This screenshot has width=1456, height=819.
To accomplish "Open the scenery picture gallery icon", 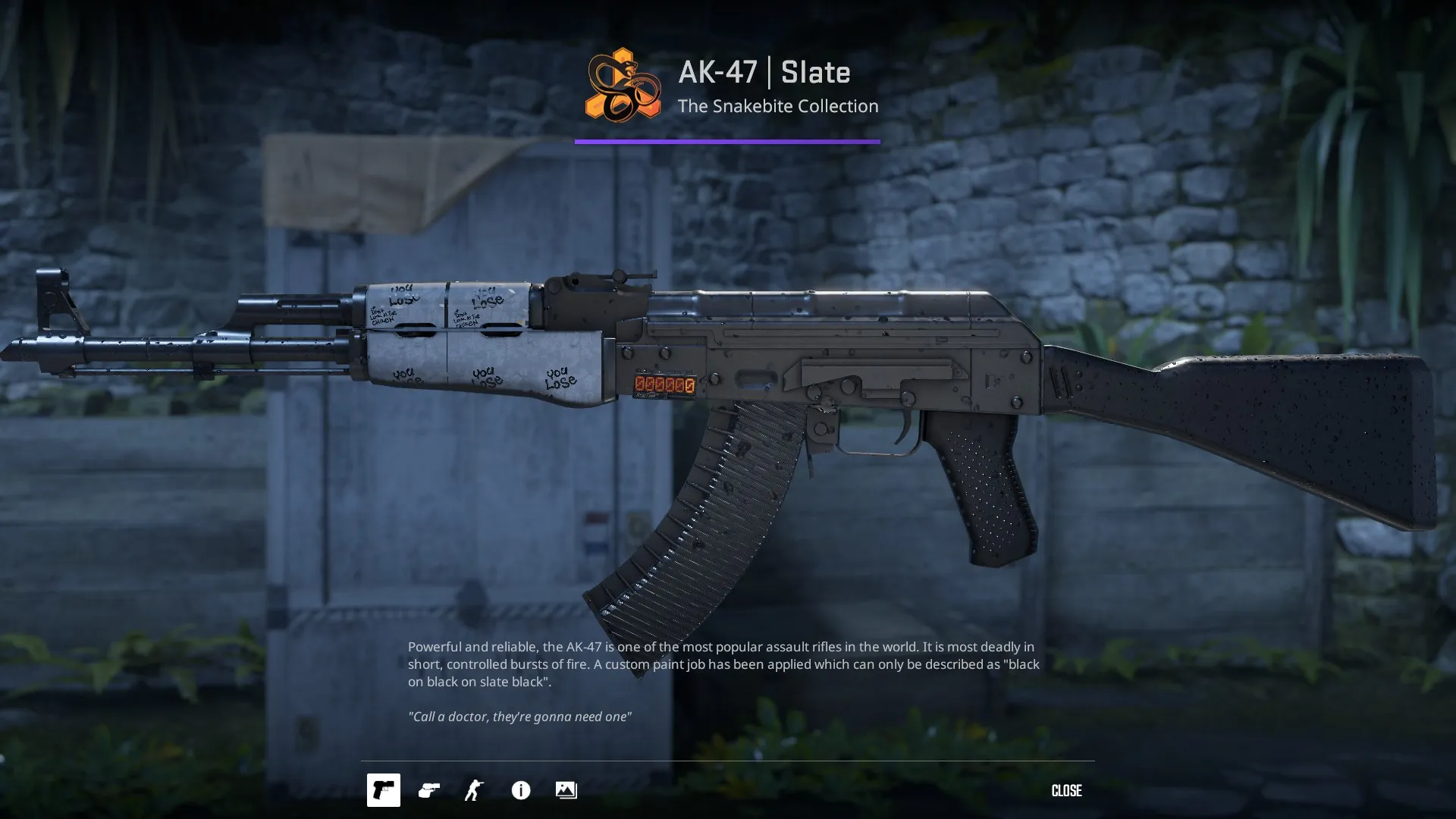I will tap(566, 790).
